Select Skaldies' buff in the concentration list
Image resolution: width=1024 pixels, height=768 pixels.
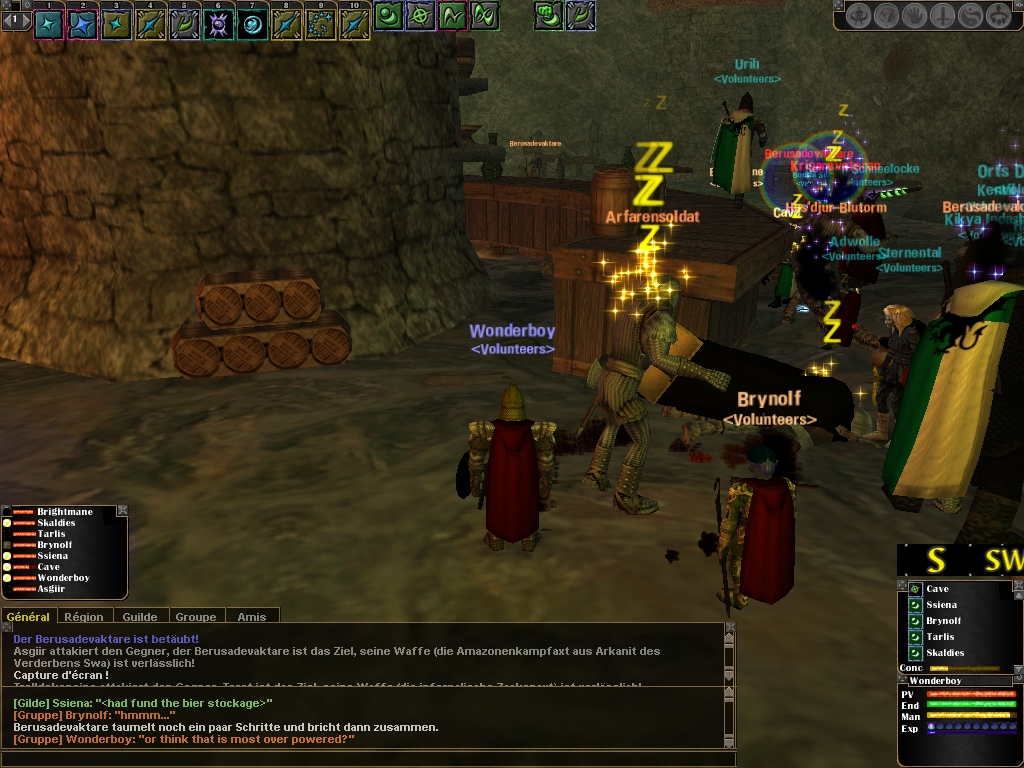pyautogui.click(x=915, y=653)
